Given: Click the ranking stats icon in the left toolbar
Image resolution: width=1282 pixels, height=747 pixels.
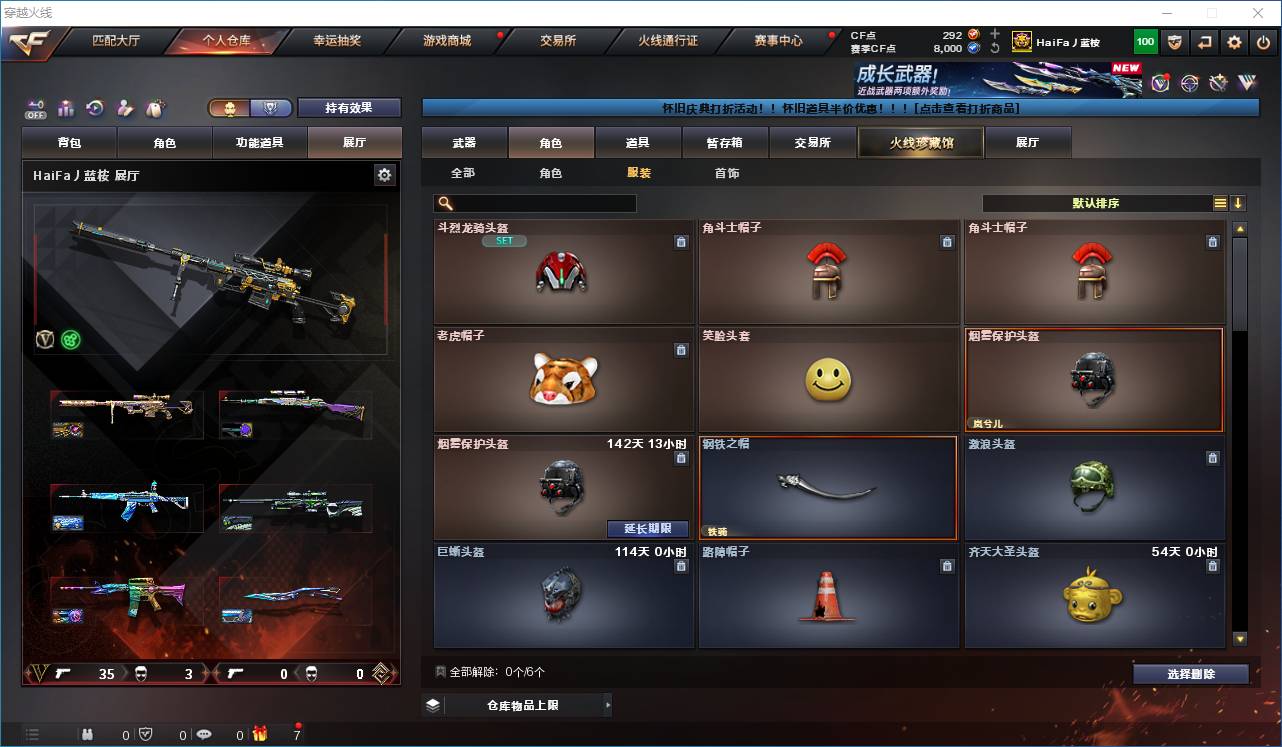Looking at the screenshot, I should tap(64, 108).
